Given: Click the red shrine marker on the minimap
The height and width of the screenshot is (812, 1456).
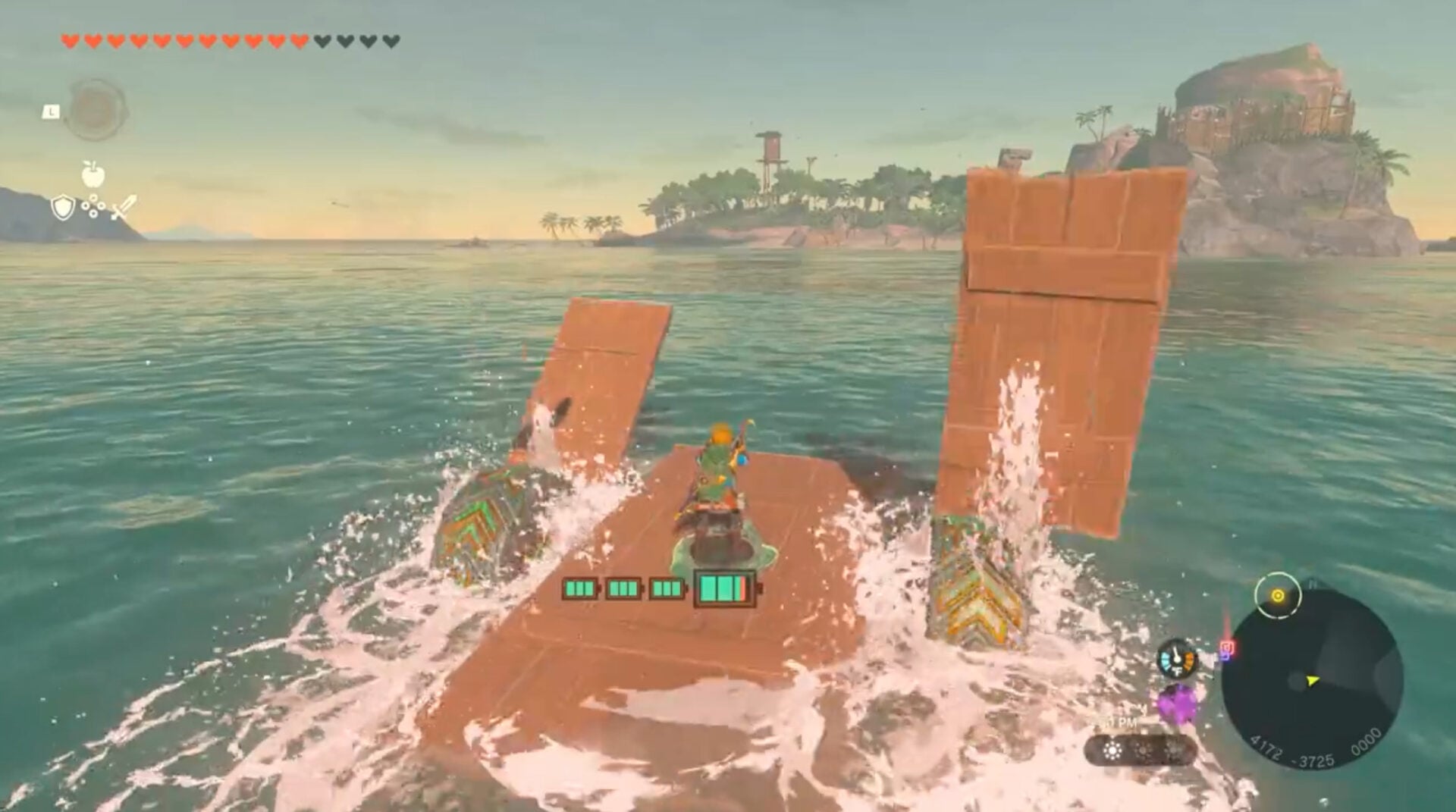Looking at the screenshot, I should point(1228,646).
